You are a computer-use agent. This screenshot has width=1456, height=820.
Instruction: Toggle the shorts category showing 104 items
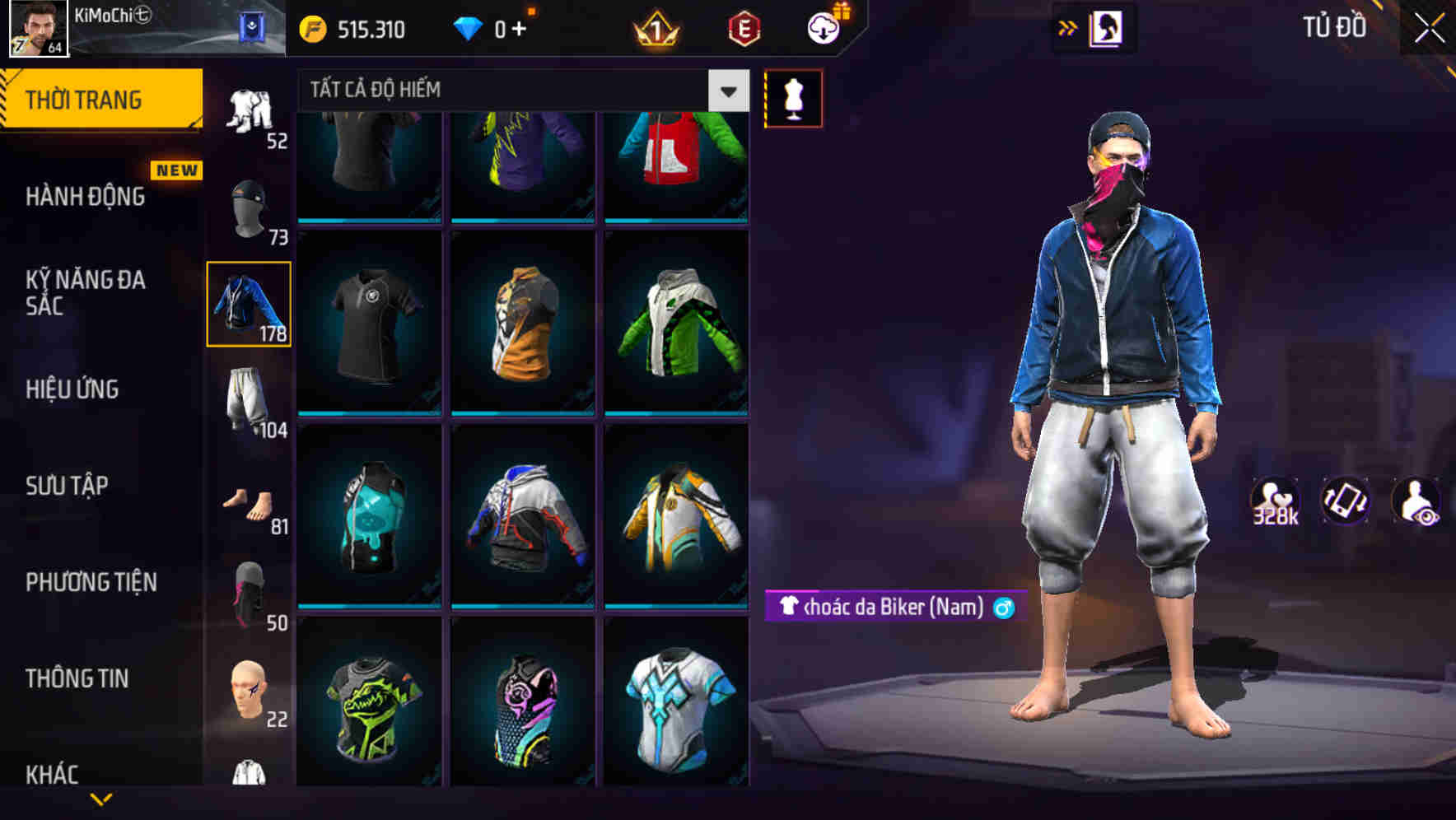(x=251, y=399)
